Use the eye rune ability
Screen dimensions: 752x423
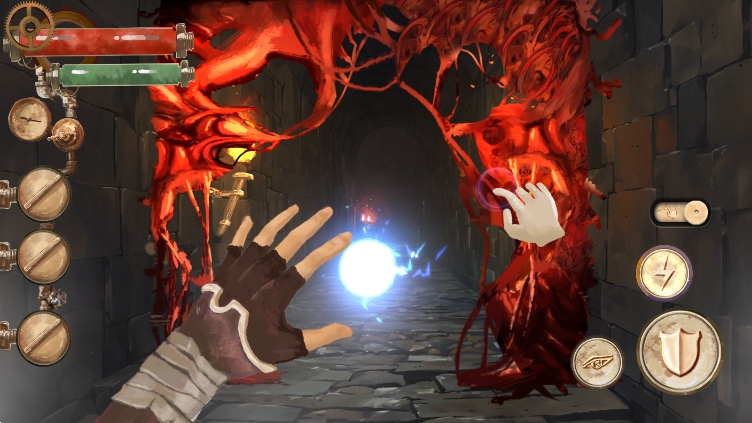pos(597,361)
